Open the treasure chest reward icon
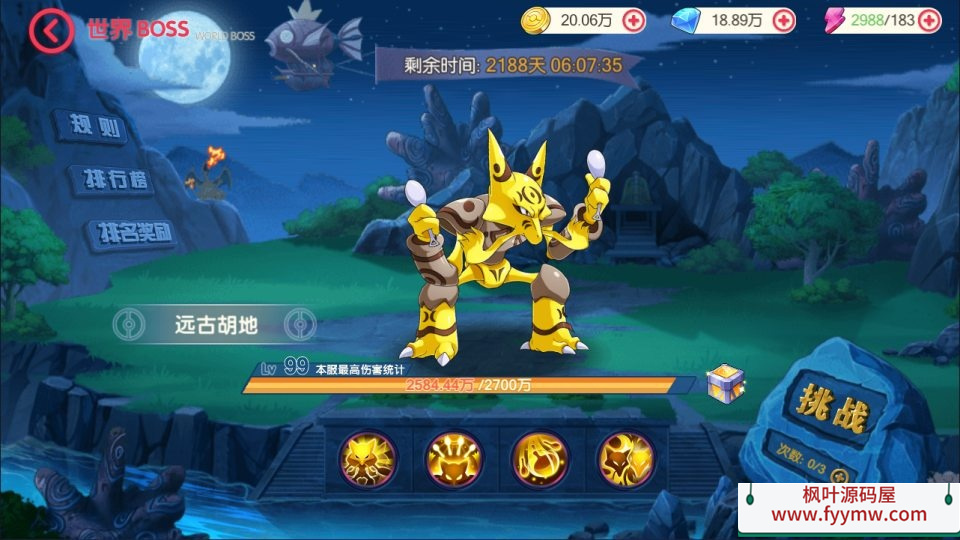 723,382
